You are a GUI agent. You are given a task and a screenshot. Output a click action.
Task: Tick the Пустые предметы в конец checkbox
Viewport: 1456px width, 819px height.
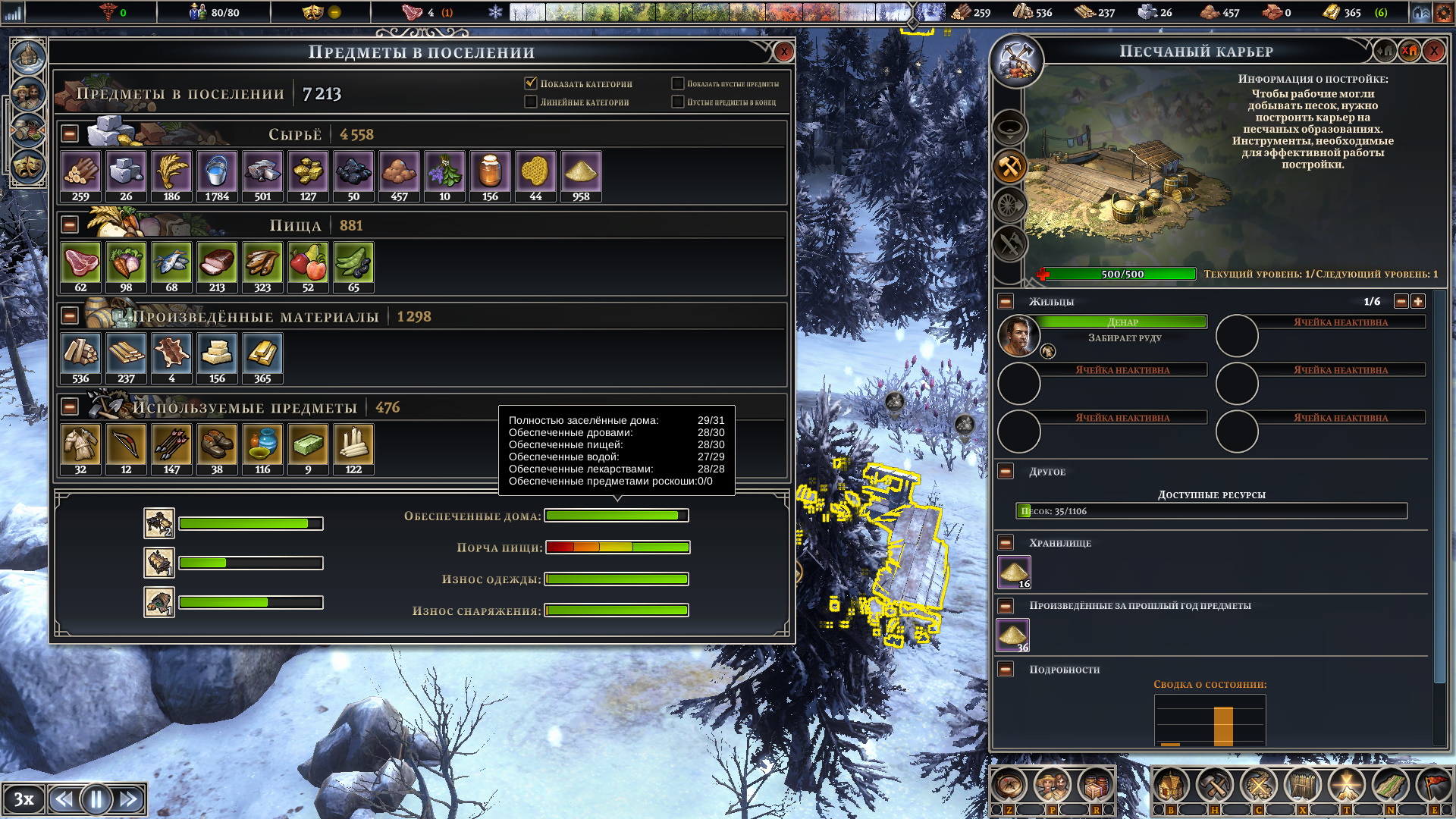pyautogui.click(x=678, y=102)
